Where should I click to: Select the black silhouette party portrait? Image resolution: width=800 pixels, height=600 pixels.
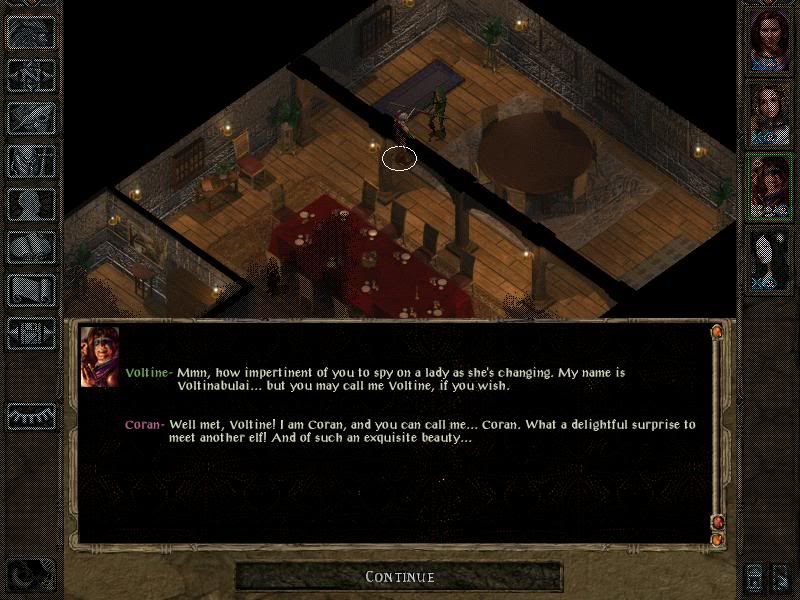click(x=770, y=258)
